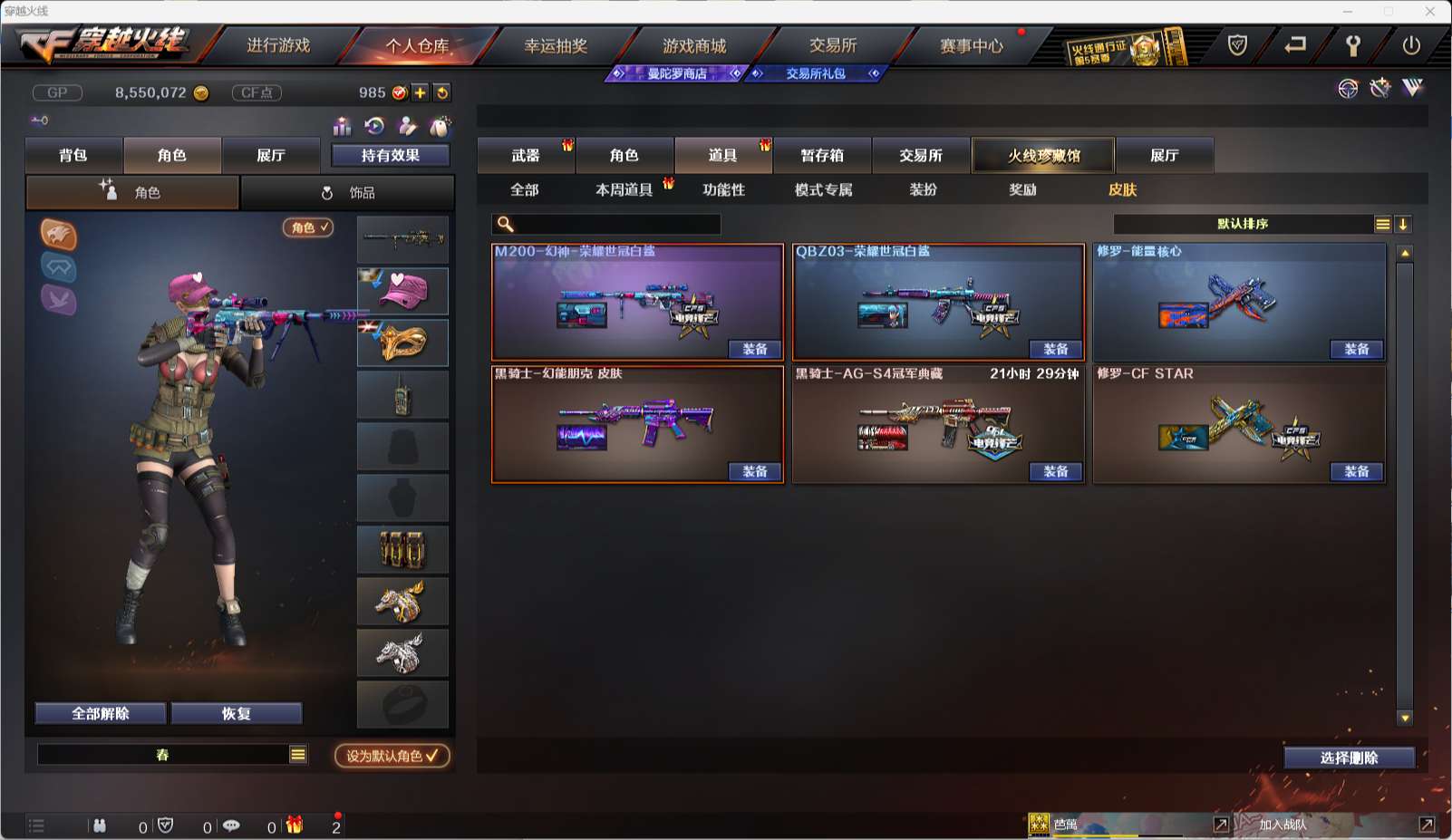
Task: Click the descending sort arrow beside the sort bar
Action: pos(1403,224)
